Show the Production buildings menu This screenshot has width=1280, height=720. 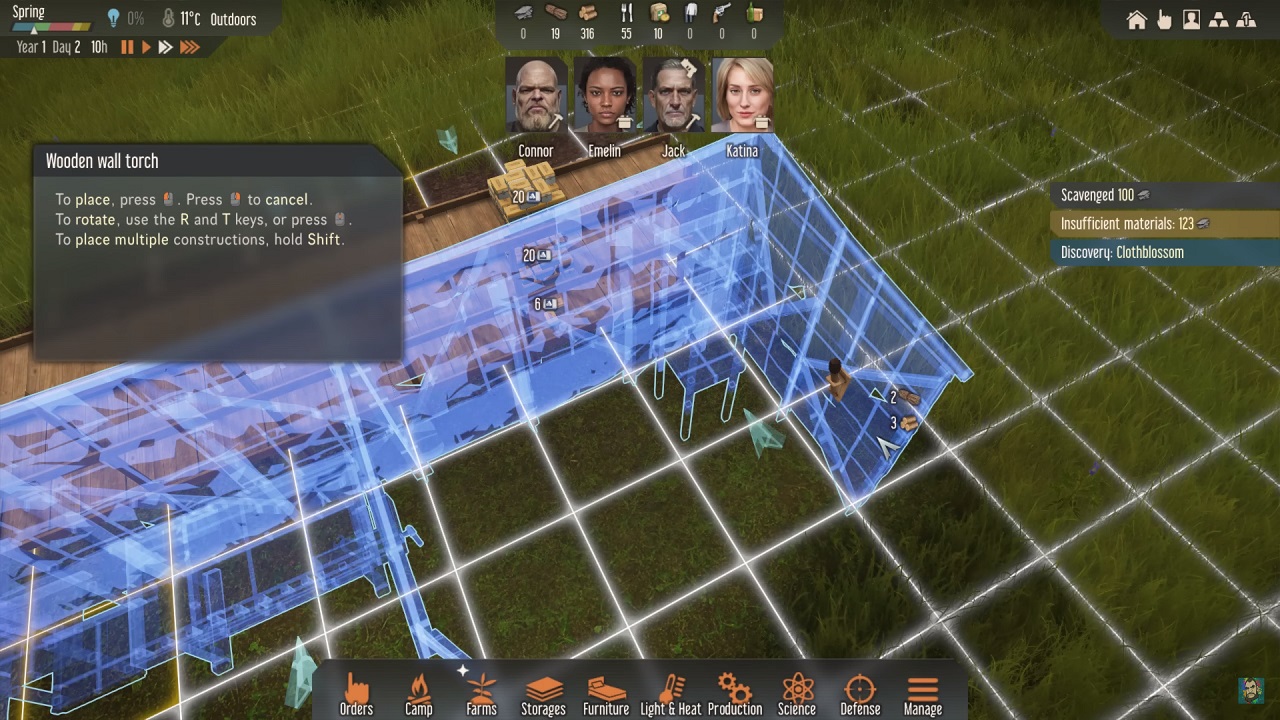pyautogui.click(x=734, y=694)
